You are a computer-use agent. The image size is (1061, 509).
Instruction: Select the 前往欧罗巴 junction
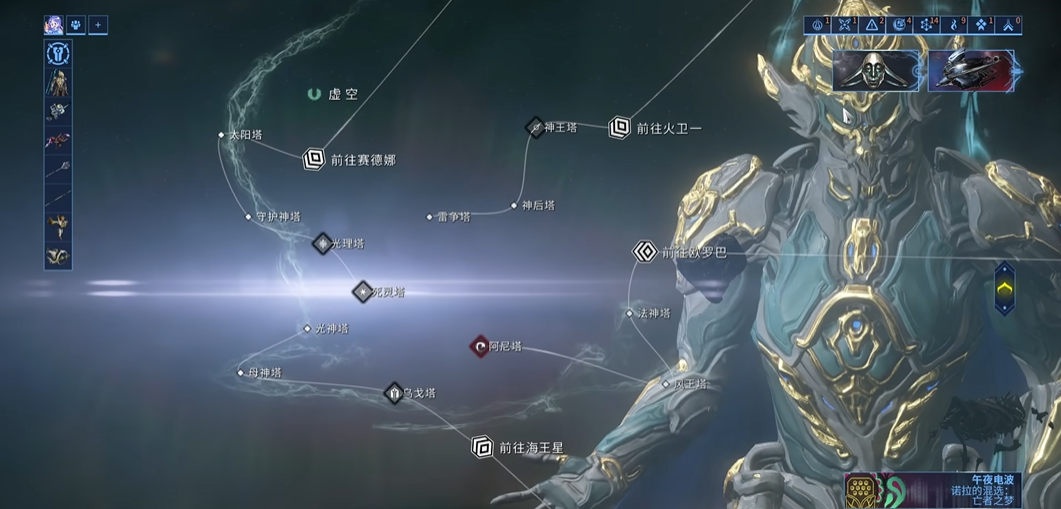coord(645,252)
